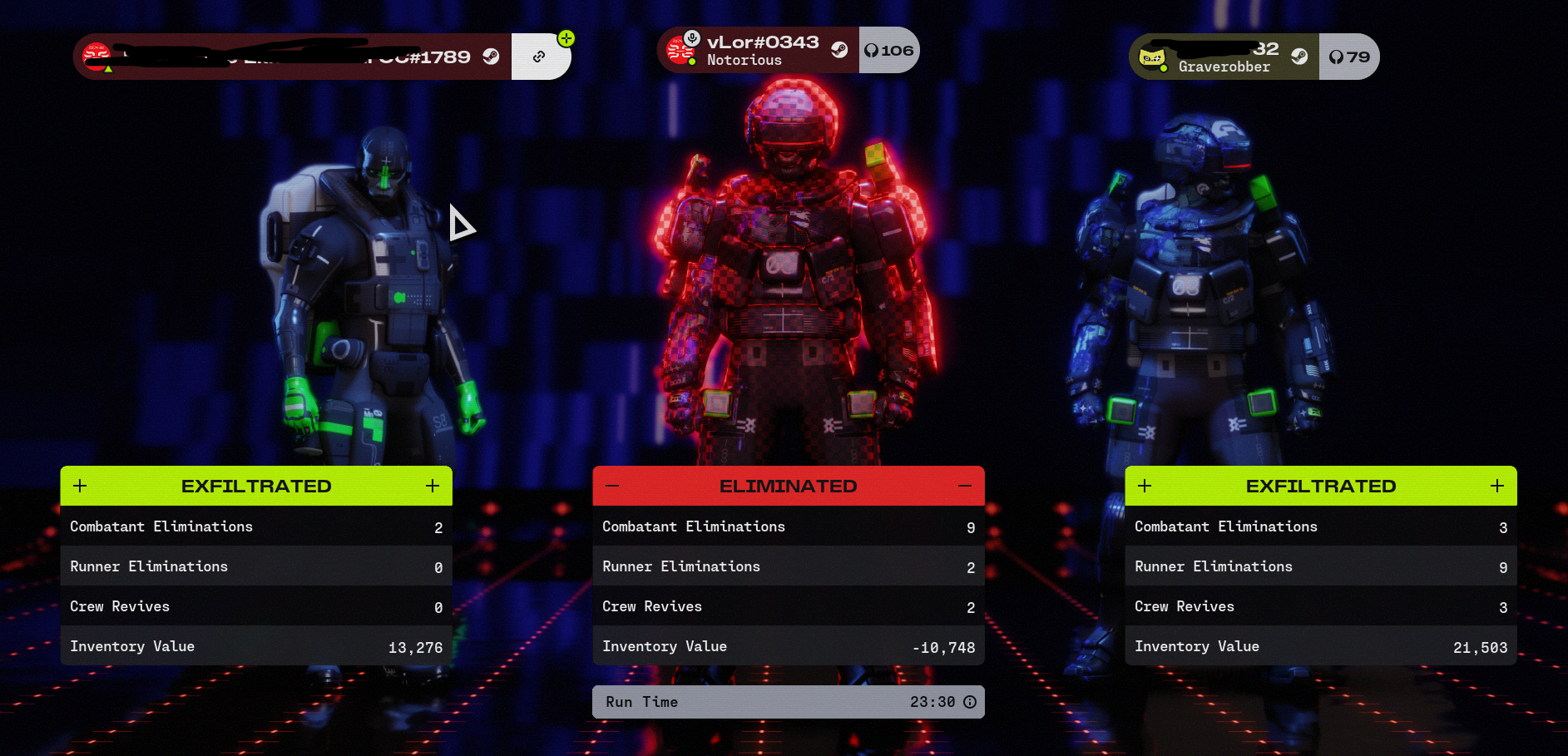1568x756 pixels.
Task: Expand the red ELIMINATED stats header
Action: tap(788, 486)
